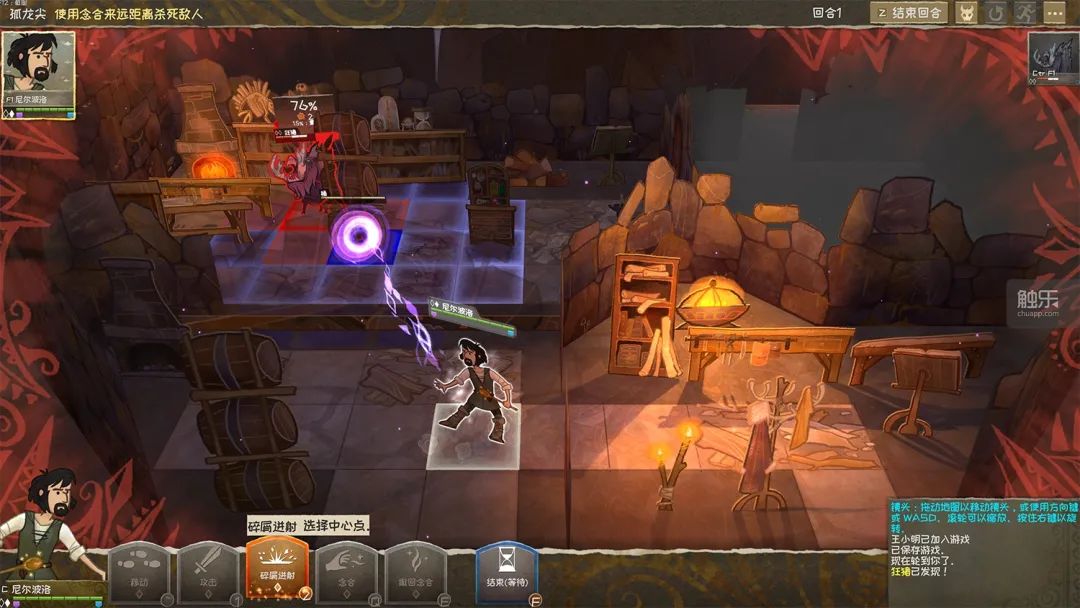
Task: Select the 撤回念合 ability
Action: 415,573
